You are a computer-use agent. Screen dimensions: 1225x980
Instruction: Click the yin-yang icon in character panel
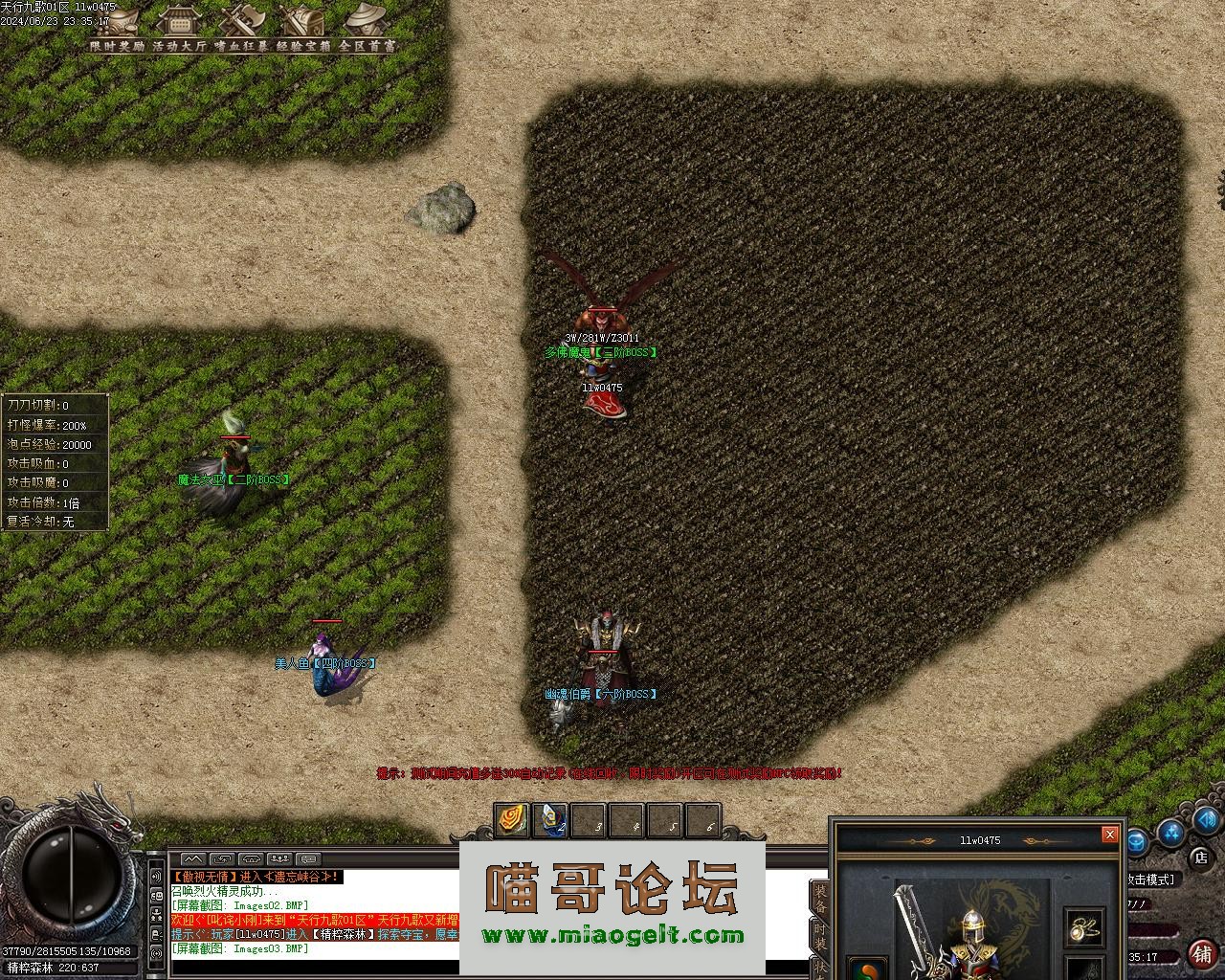tap(867, 969)
